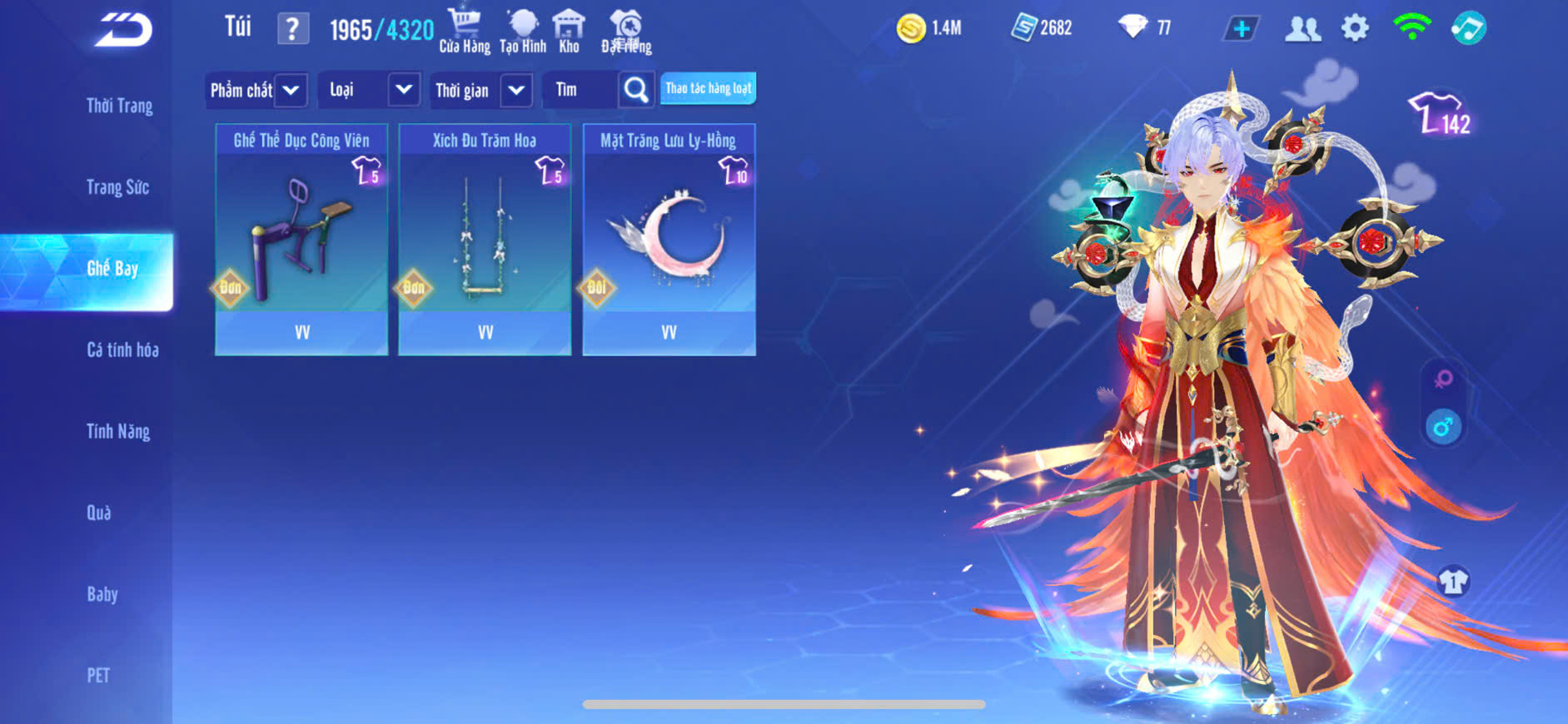Image resolution: width=1568 pixels, height=724 pixels.
Task: Open the Trang Sức tab
Action: [117, 187]
